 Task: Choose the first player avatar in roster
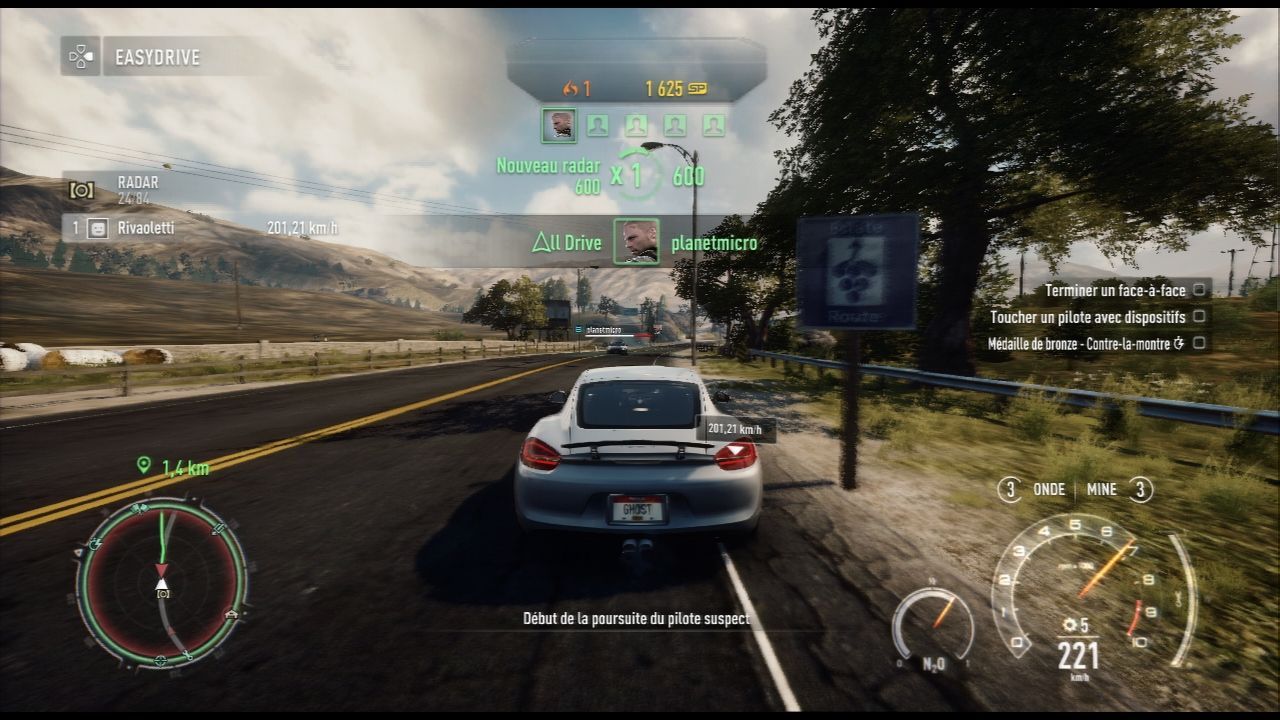point(558,125)
